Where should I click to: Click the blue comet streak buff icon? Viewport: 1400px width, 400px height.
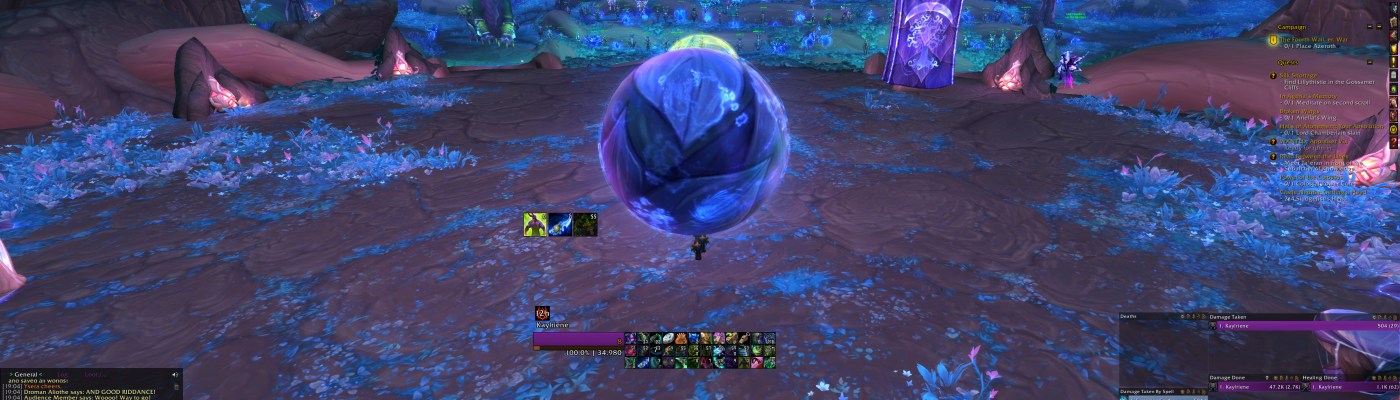(x=560, y=224)
